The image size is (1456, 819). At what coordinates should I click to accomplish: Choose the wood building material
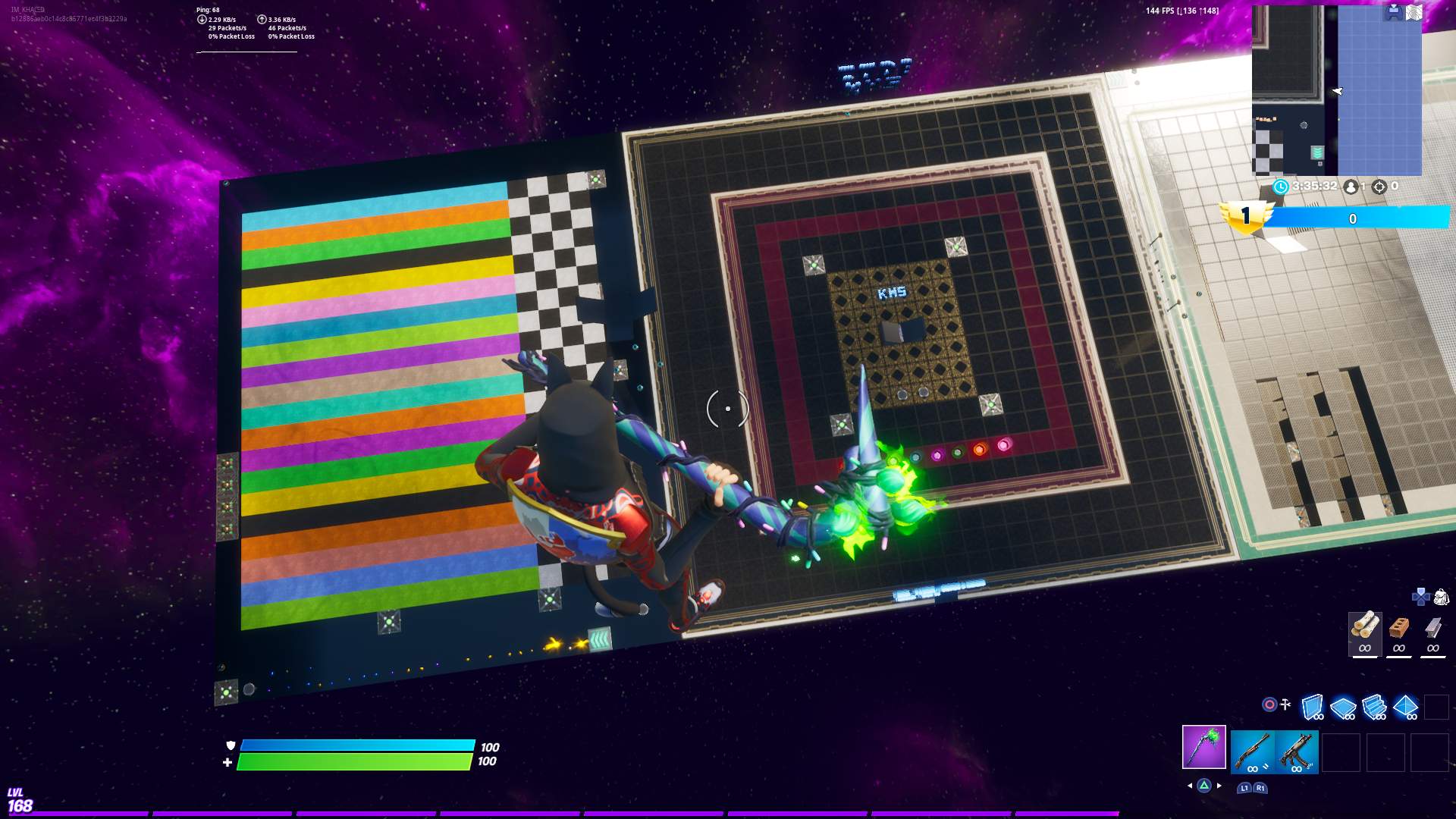(1364, 632)
